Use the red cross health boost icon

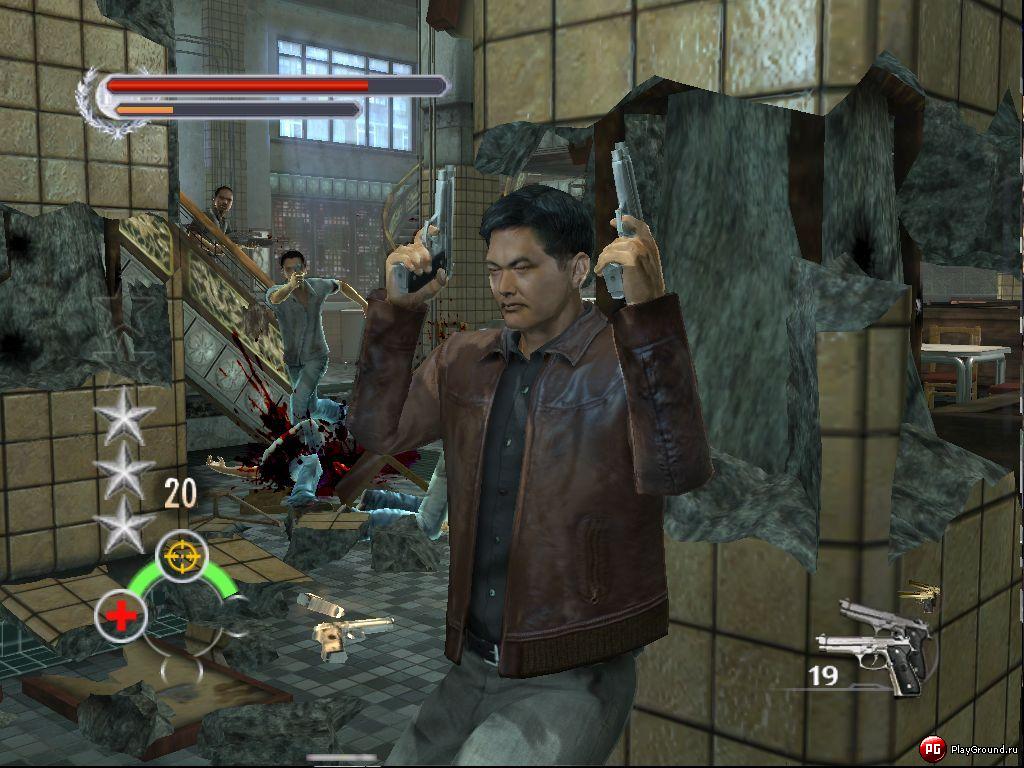point(121,616)
